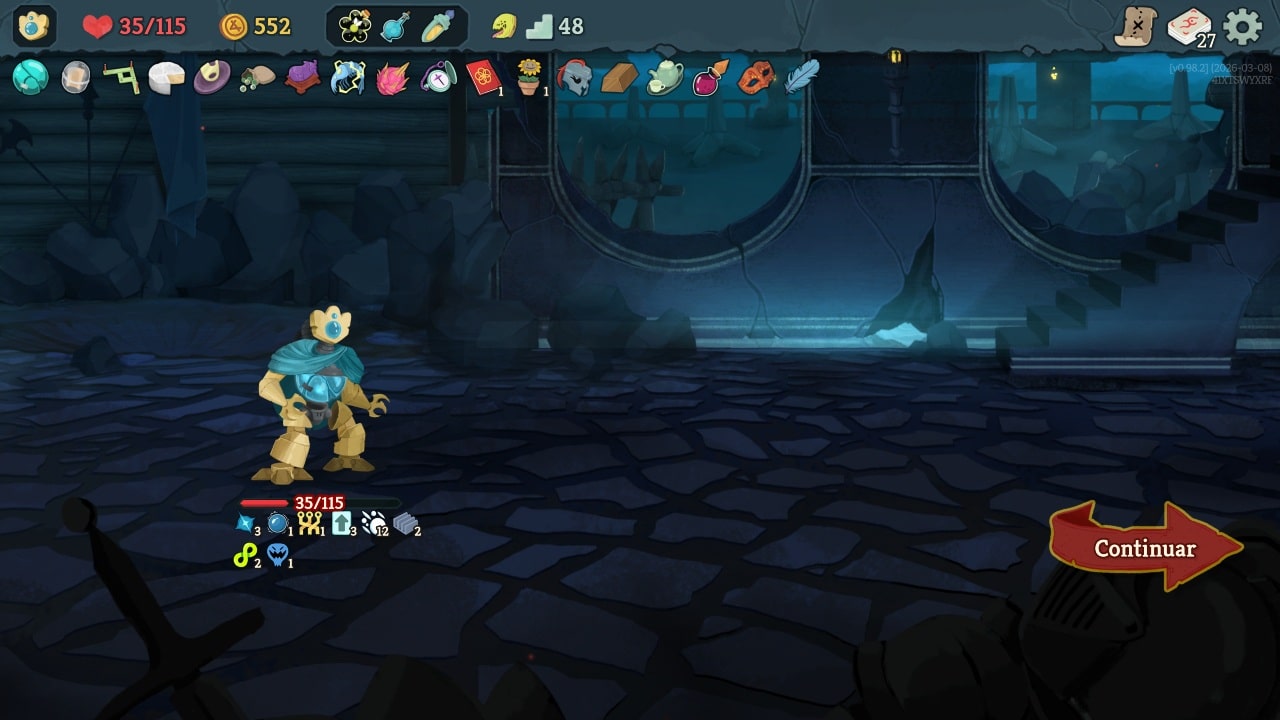View the card deck with 27 cards
Image resolution: width=1280 pixels, height=720 pixels.
(x=1190, y=27)
